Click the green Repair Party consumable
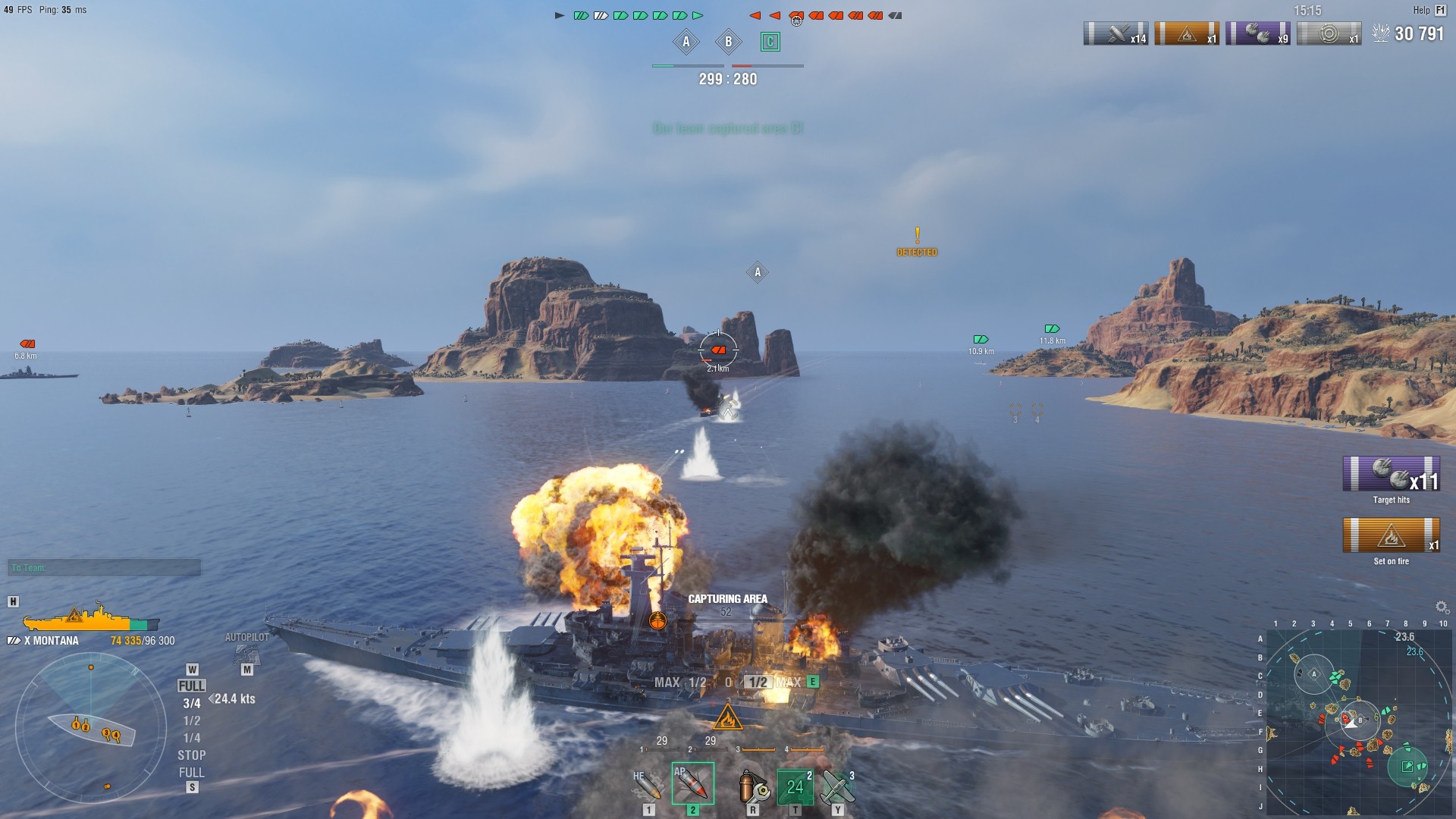This screenshot has height=819, width=1456. click(795, 787)
